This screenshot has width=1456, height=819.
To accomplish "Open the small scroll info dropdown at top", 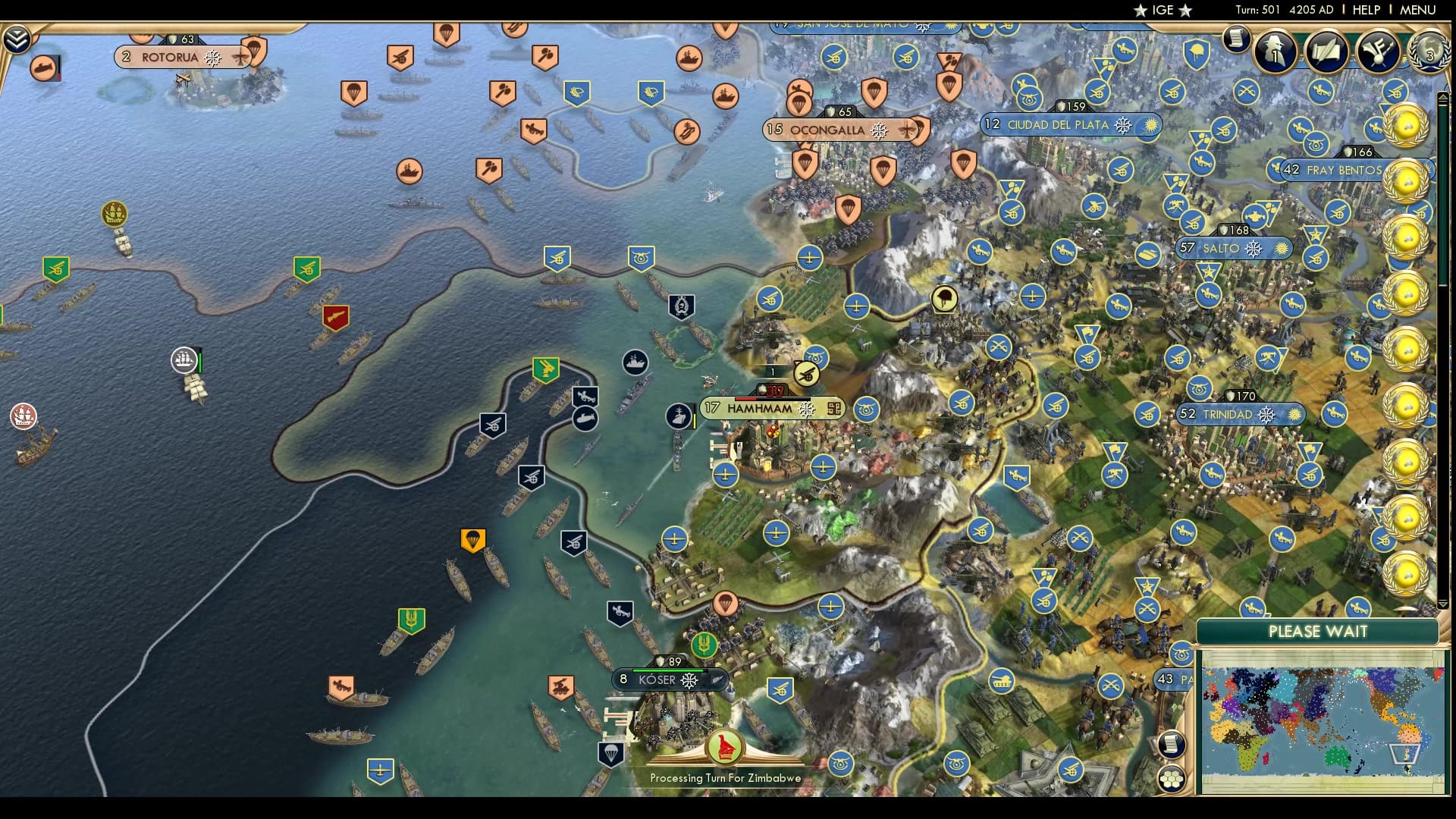I will (x=1235, y=38).
